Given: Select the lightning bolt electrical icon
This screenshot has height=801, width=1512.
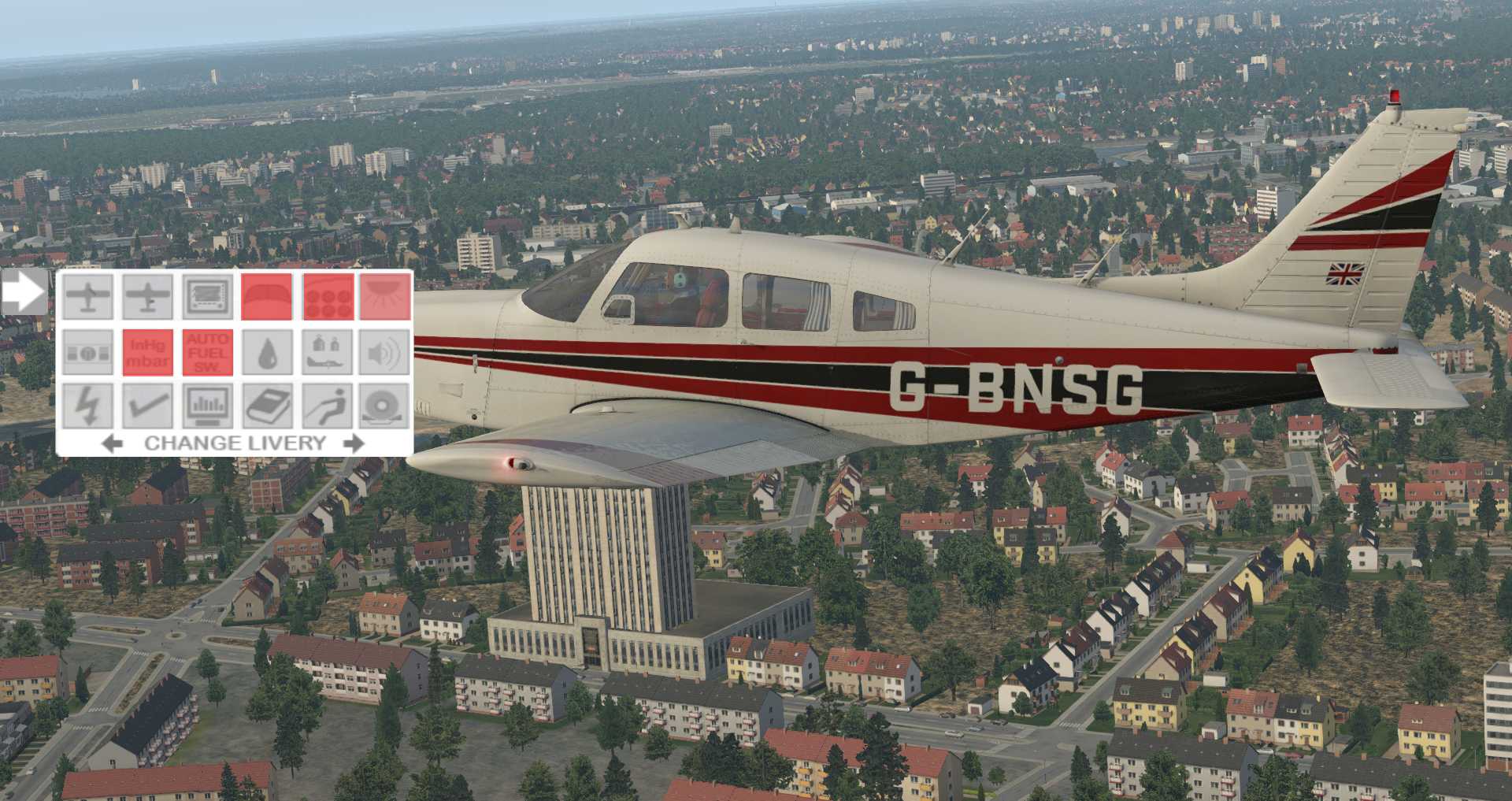Looking at the screenshot, I should [87, 406].
